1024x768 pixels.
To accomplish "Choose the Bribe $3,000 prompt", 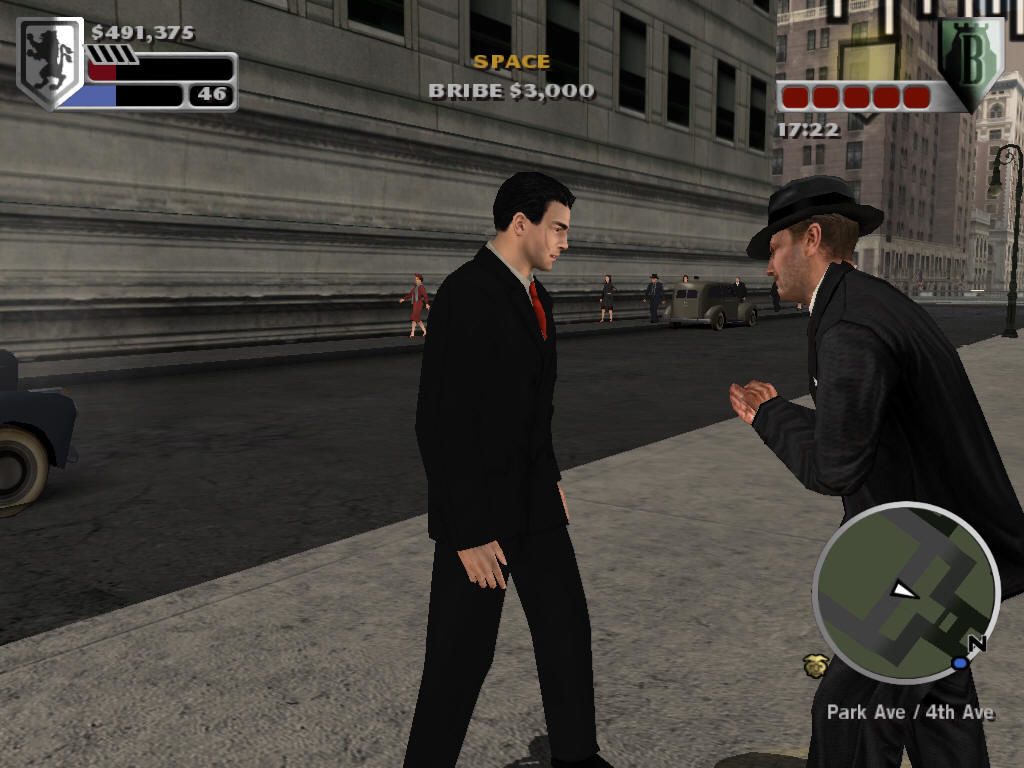I will point(511,91).
